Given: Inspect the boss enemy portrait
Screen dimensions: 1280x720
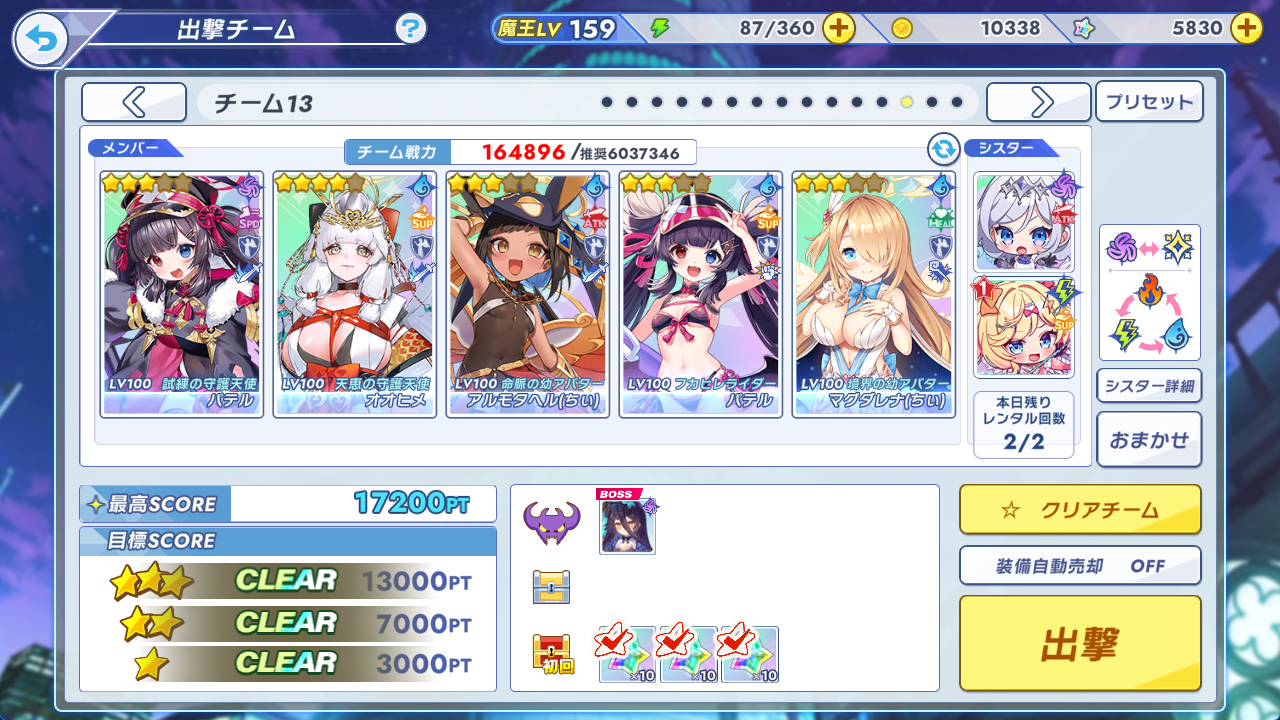Looking at the screenshot, I should [x=627, y=525].
